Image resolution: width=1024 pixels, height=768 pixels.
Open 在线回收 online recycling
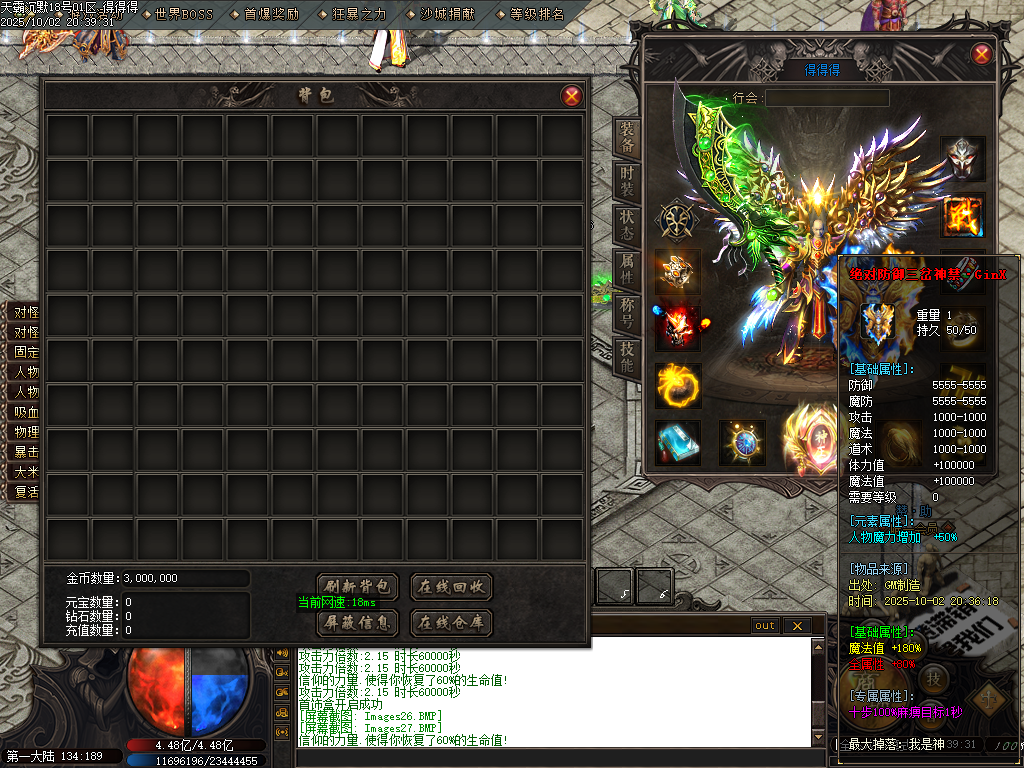[451, 587]
